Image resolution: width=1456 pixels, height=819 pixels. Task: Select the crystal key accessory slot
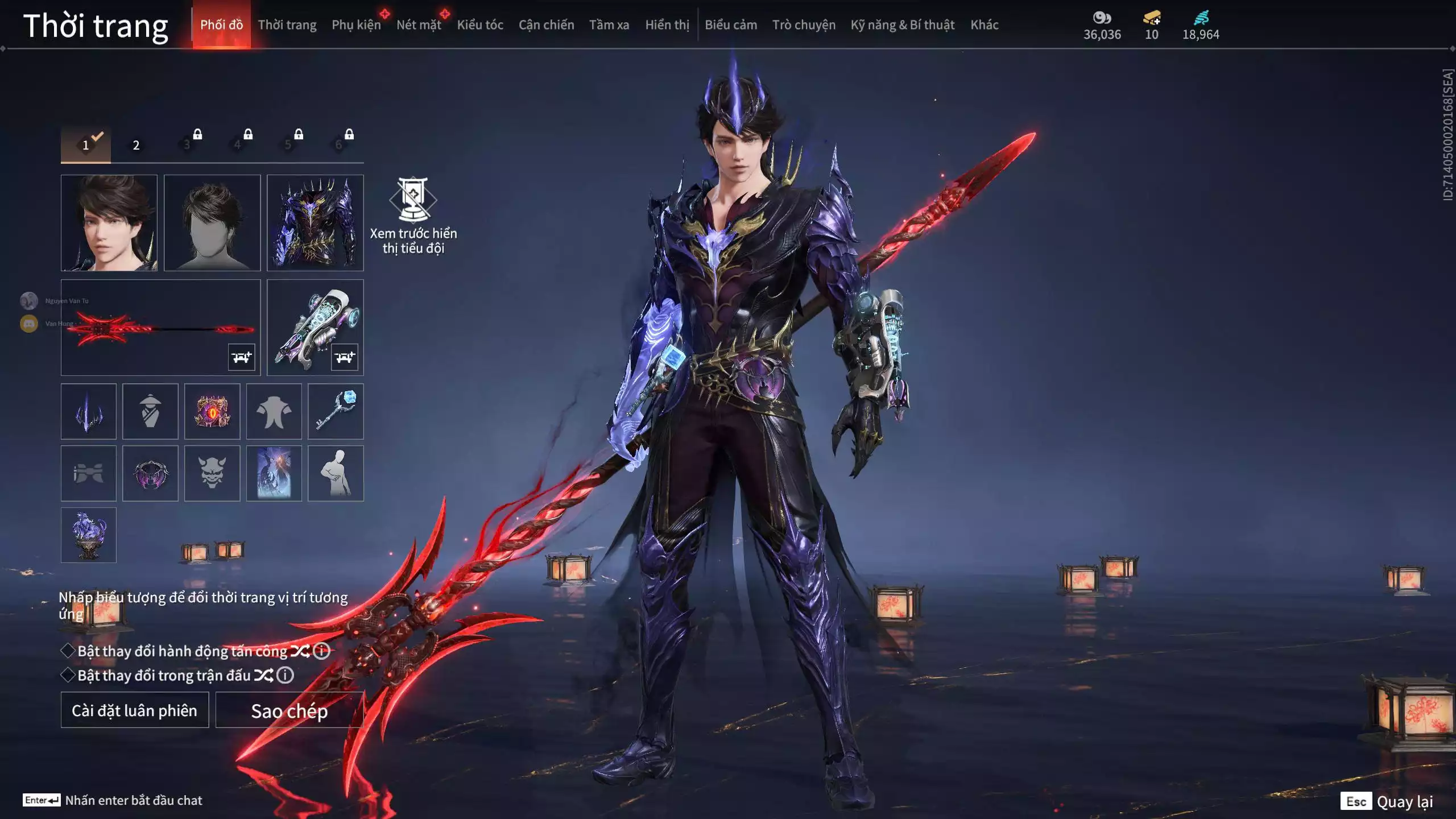[336, 411]
